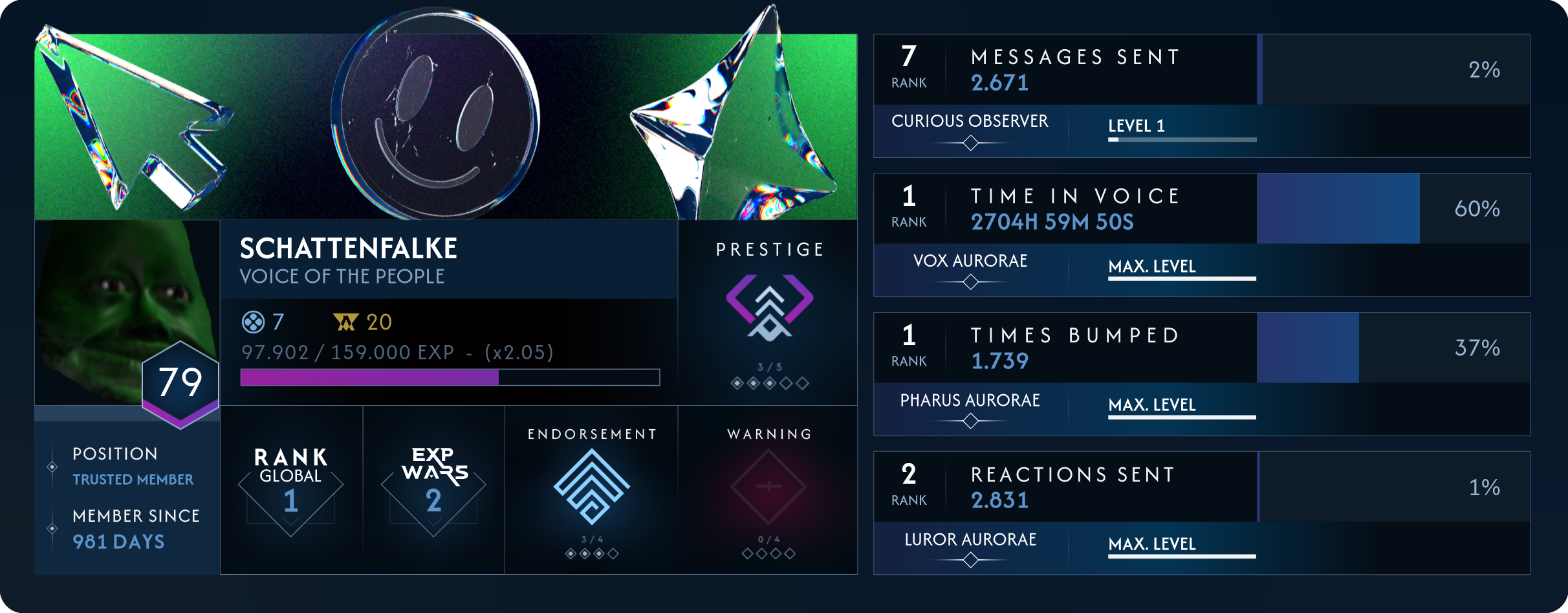Viewport: 1568px width, 613px height.
Task: Select the gold crown icon beside 20
Action: [x=345, y=322]
